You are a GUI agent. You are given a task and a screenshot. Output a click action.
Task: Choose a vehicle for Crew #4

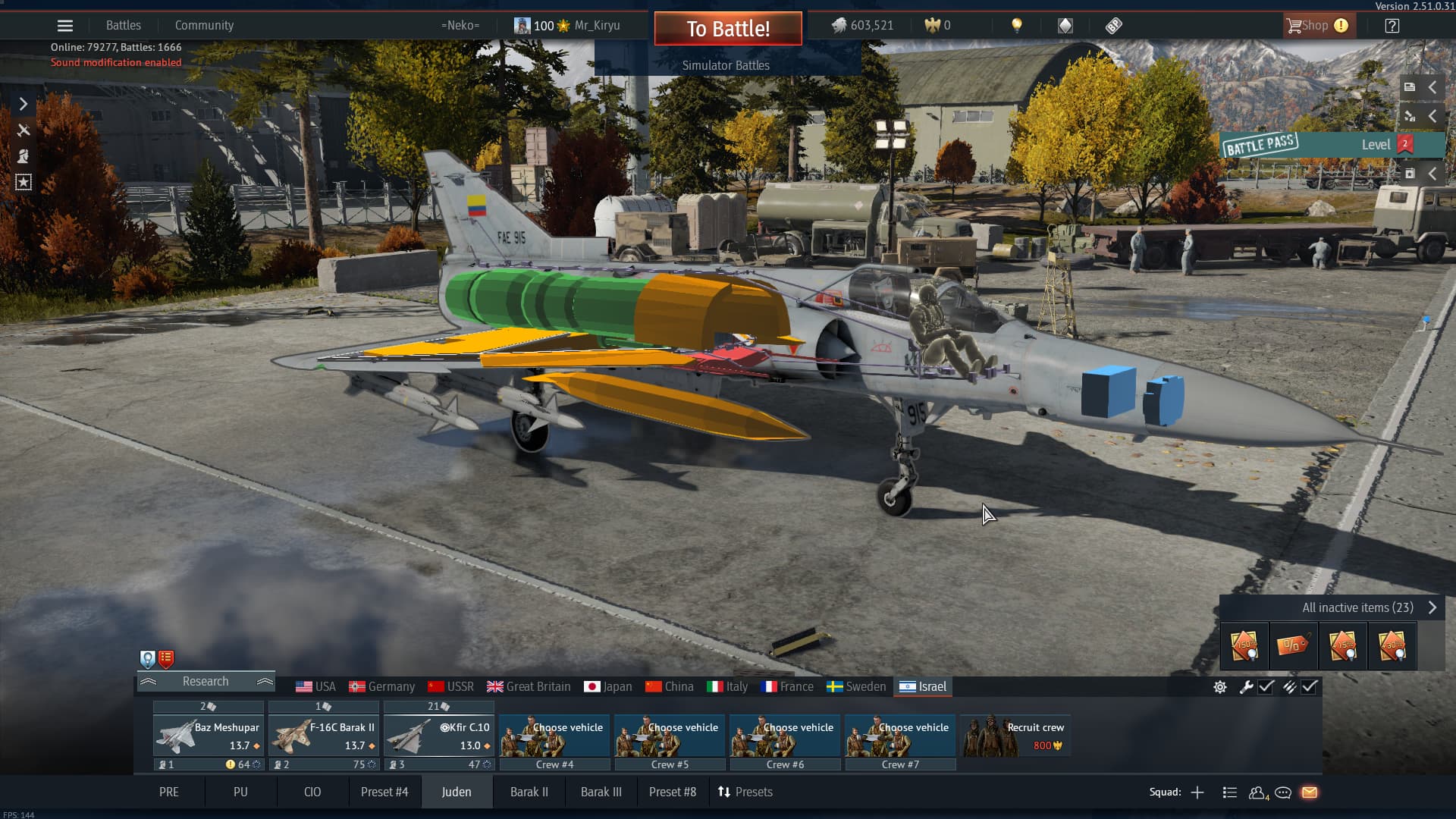554,736
